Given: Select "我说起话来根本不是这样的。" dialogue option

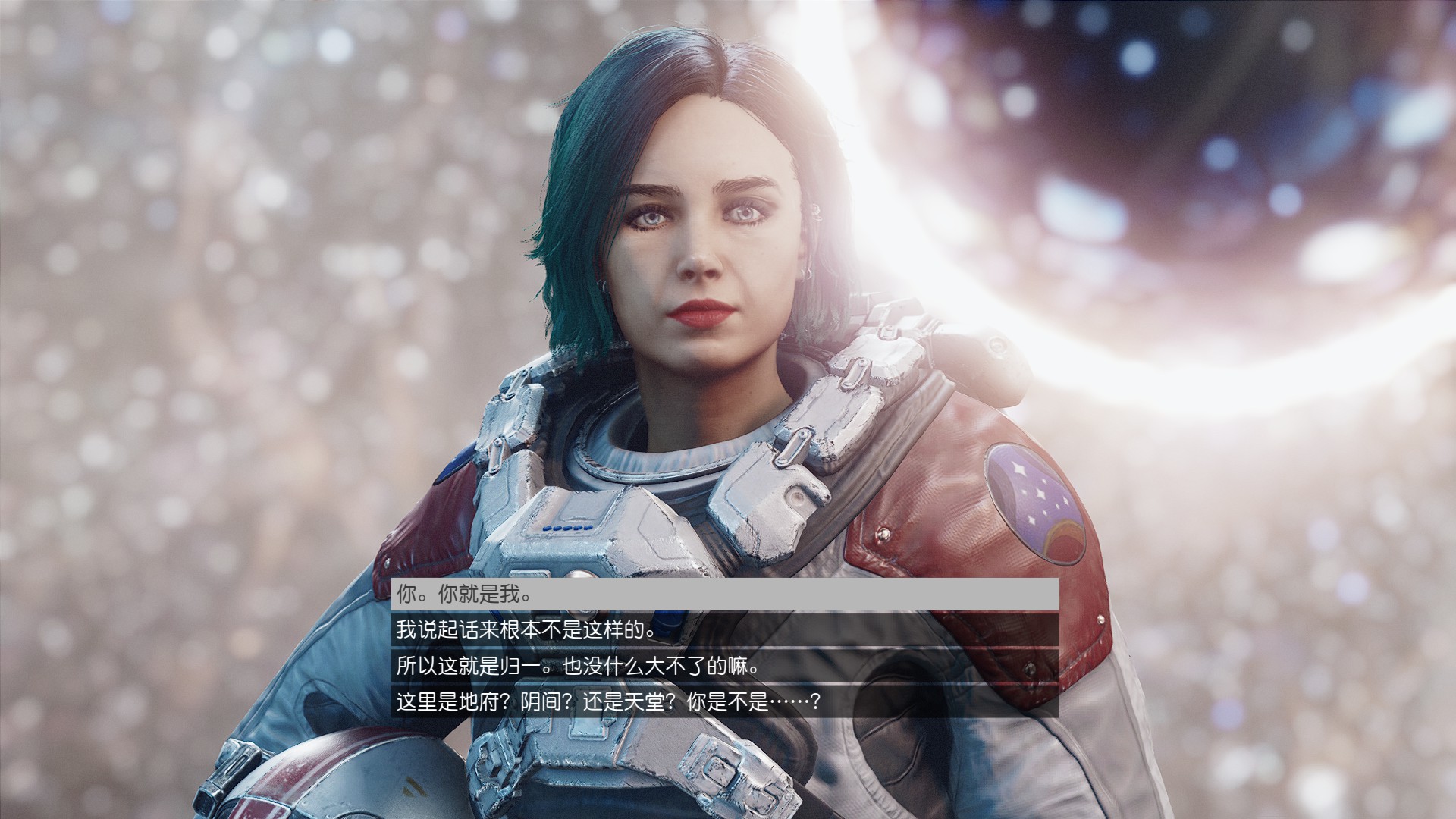Looking at the screenshot, I should tap(724, 630).
